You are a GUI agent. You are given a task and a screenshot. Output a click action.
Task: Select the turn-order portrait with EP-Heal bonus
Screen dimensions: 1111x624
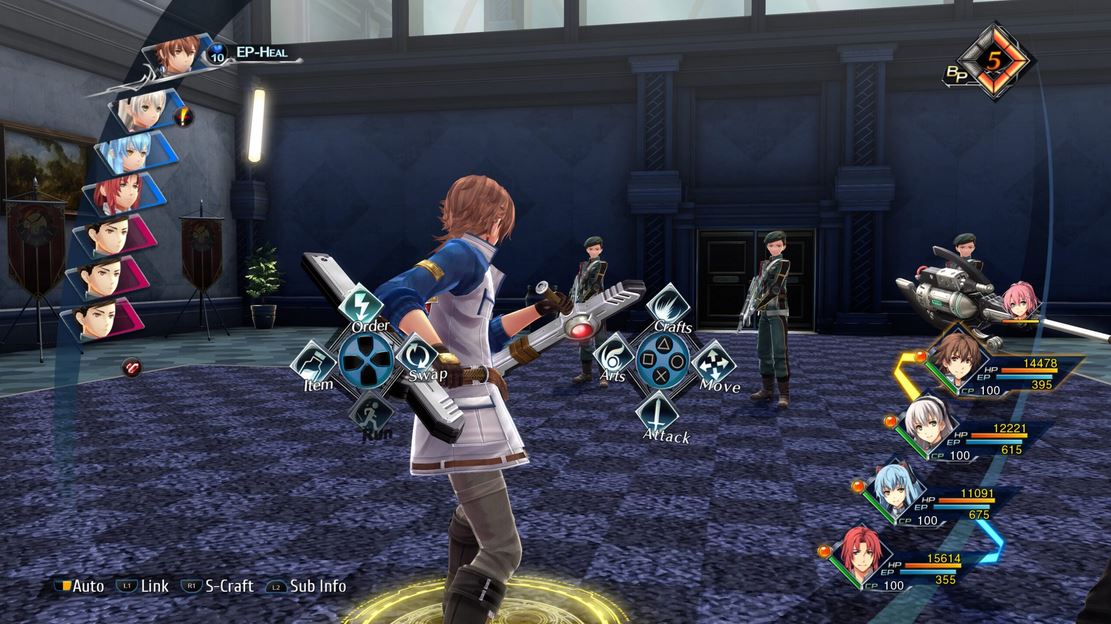[176, 55]
